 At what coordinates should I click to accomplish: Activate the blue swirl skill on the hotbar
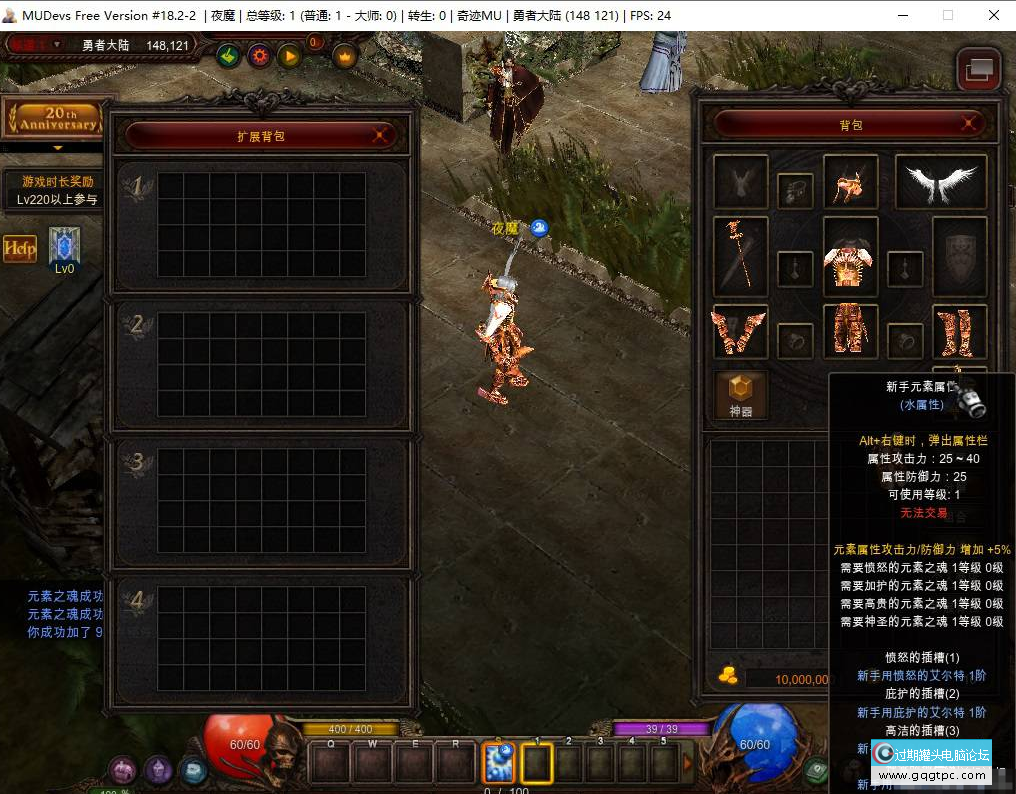(x=498, y=764)
